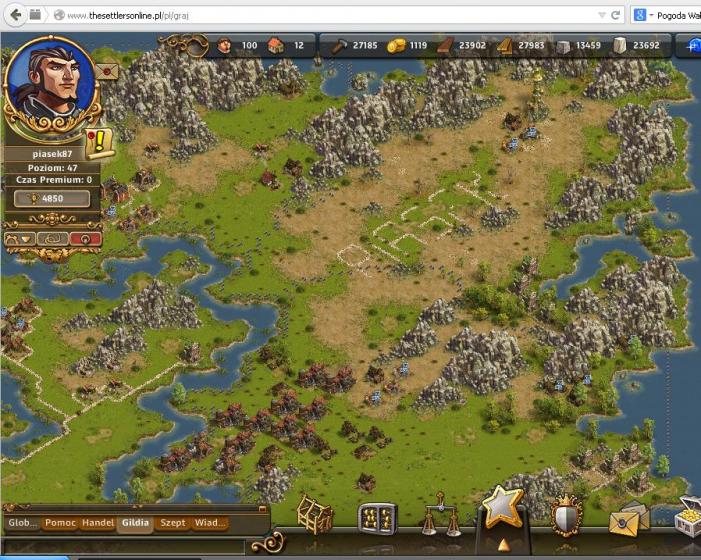701x560 pixels.
Task: Open the star menu
Action: point(502,509)
